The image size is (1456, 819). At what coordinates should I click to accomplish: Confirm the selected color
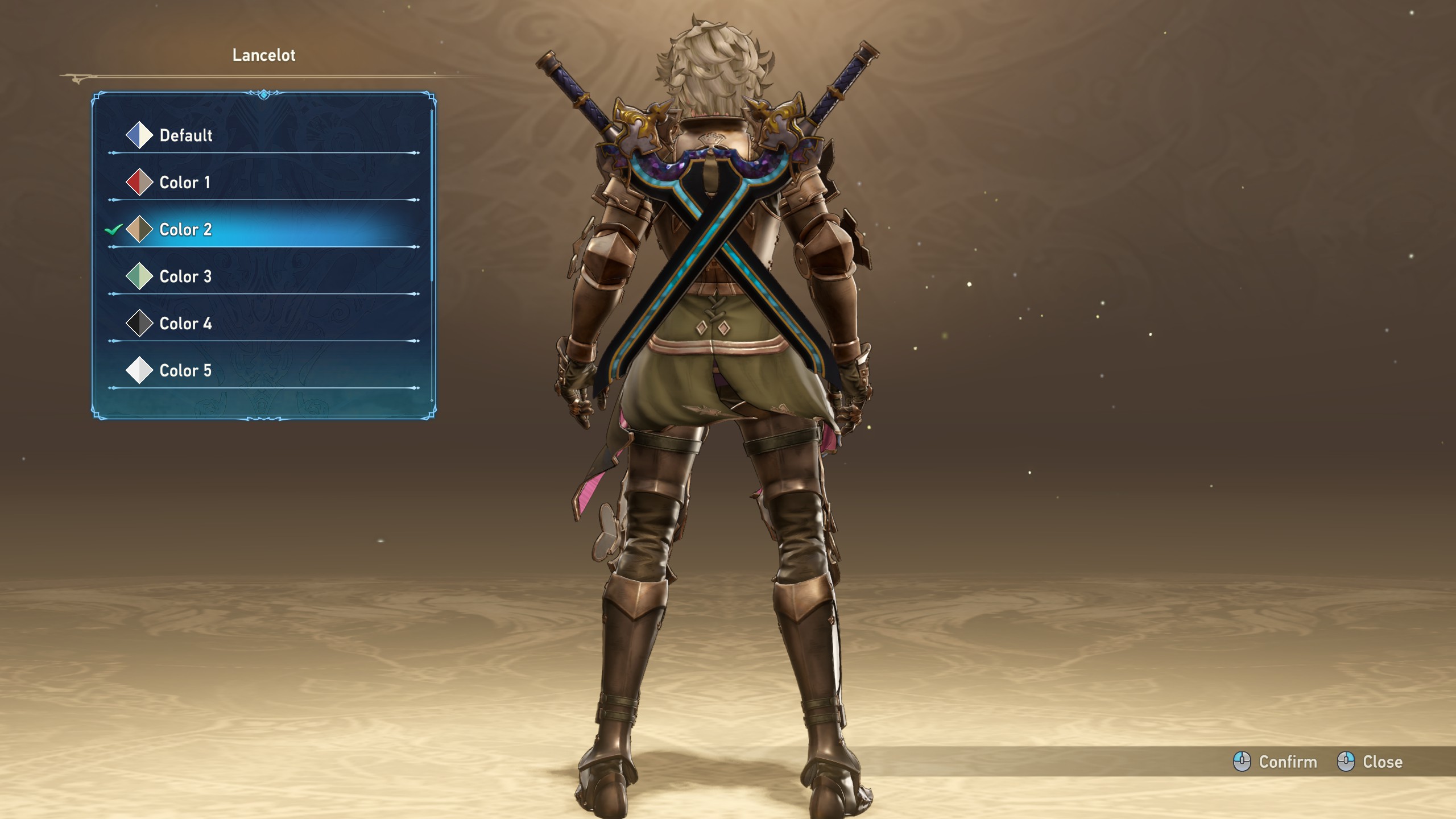(1275, 762)
